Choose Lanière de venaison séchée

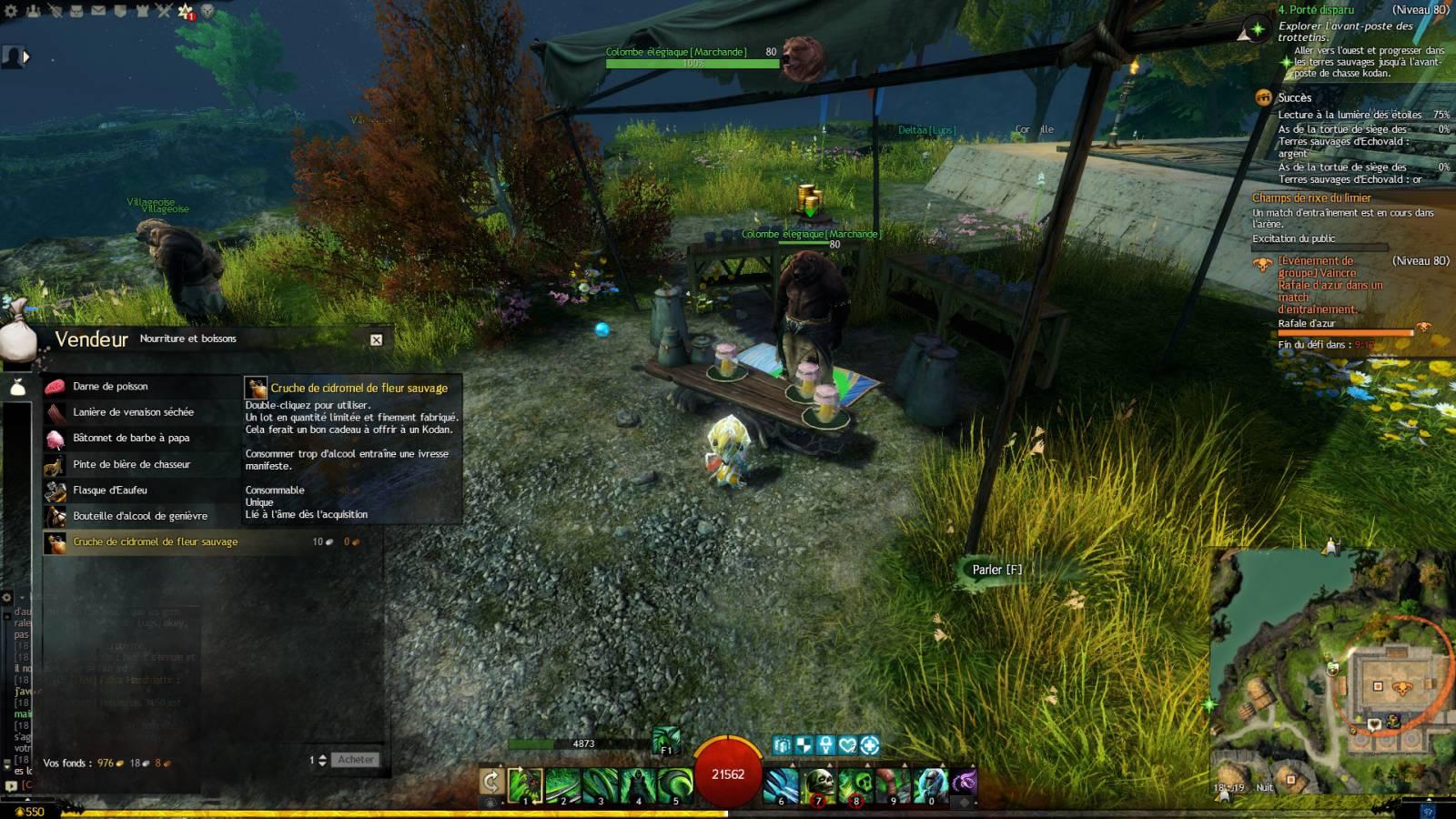[x=133, y=412]
